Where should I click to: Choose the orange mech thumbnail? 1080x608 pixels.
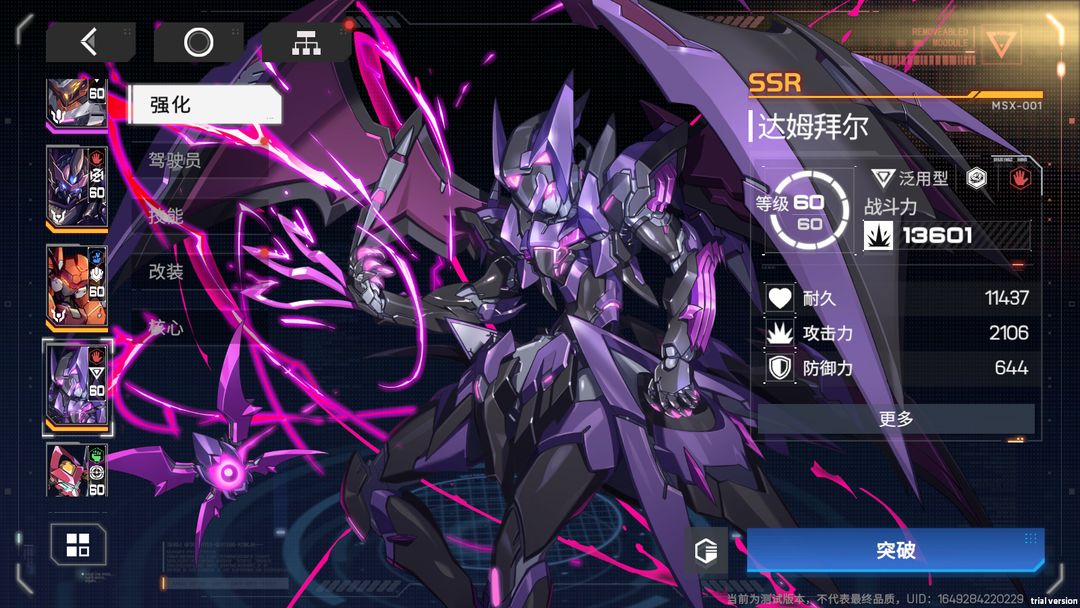point(77,285)
